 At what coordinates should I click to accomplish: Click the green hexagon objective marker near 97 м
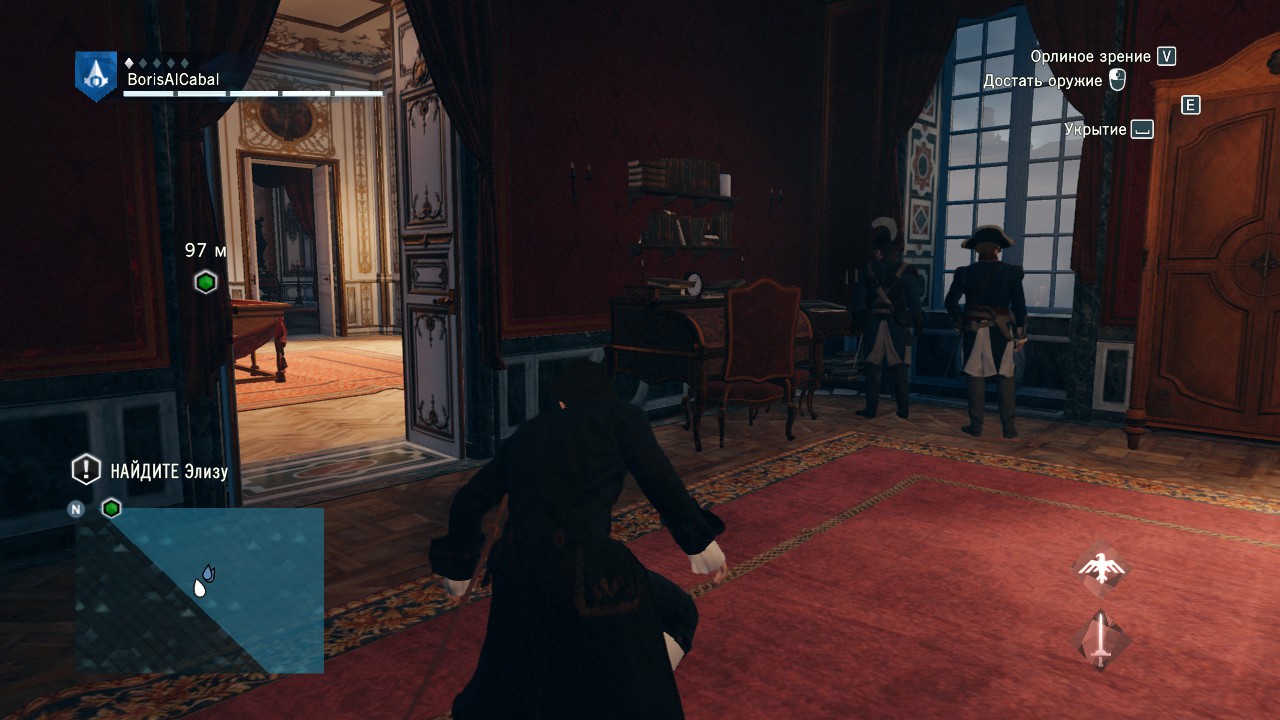coord(204,281)
